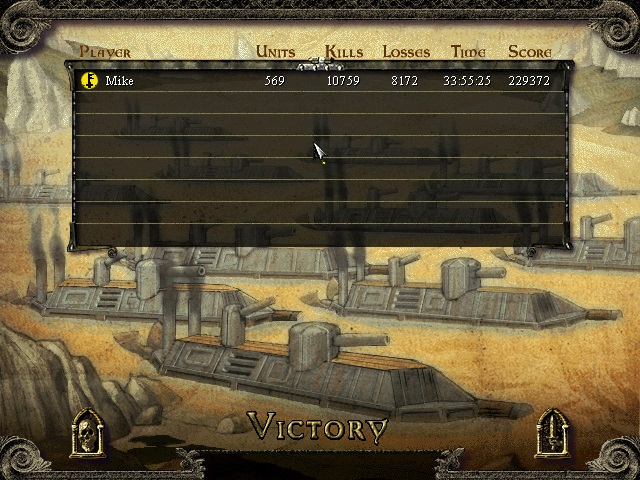Select Mike's row in the score table

pyautogui.click(x=320, y=81)
